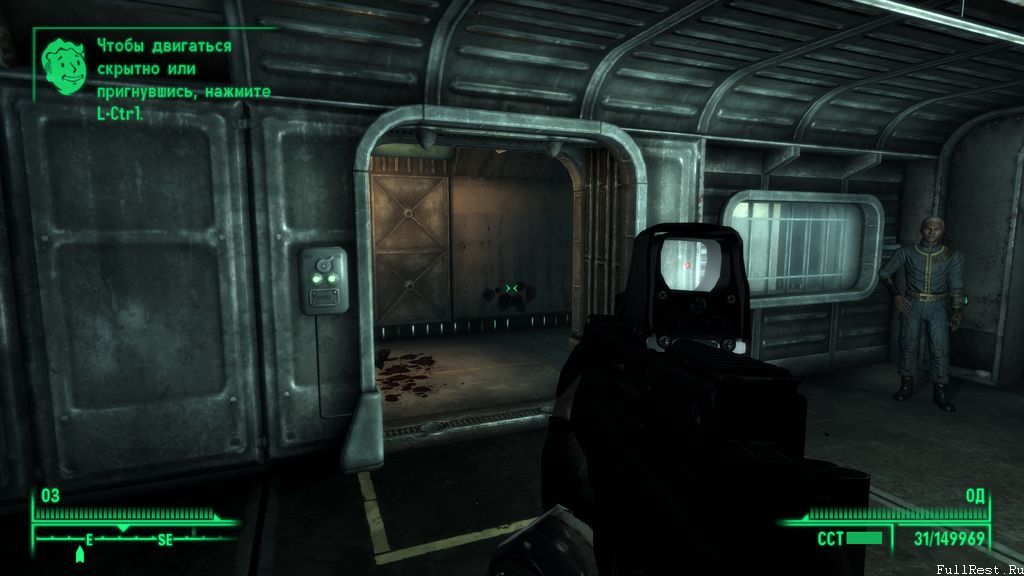This screenshot has height=576, width=1024.
Task: Select the Vault Boy tutorial hint icon
Action: [x=61, y=62]
